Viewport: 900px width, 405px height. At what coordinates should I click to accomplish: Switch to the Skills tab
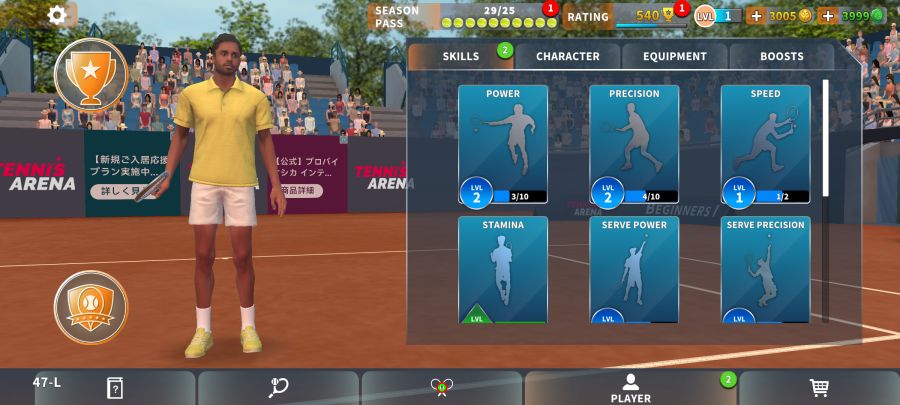461,57
